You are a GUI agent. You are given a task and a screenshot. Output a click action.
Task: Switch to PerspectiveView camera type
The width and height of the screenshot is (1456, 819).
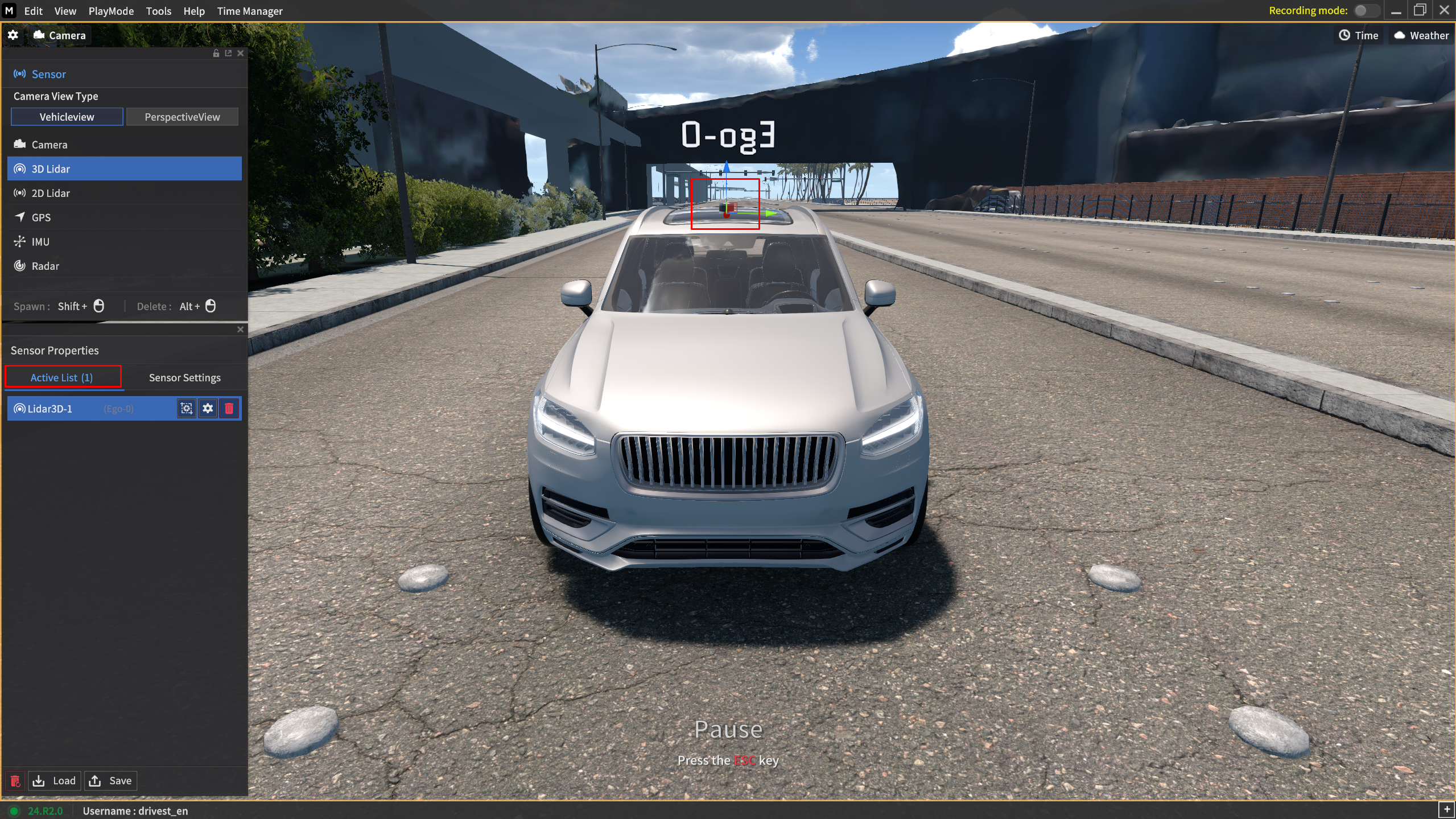pos(182,117)
